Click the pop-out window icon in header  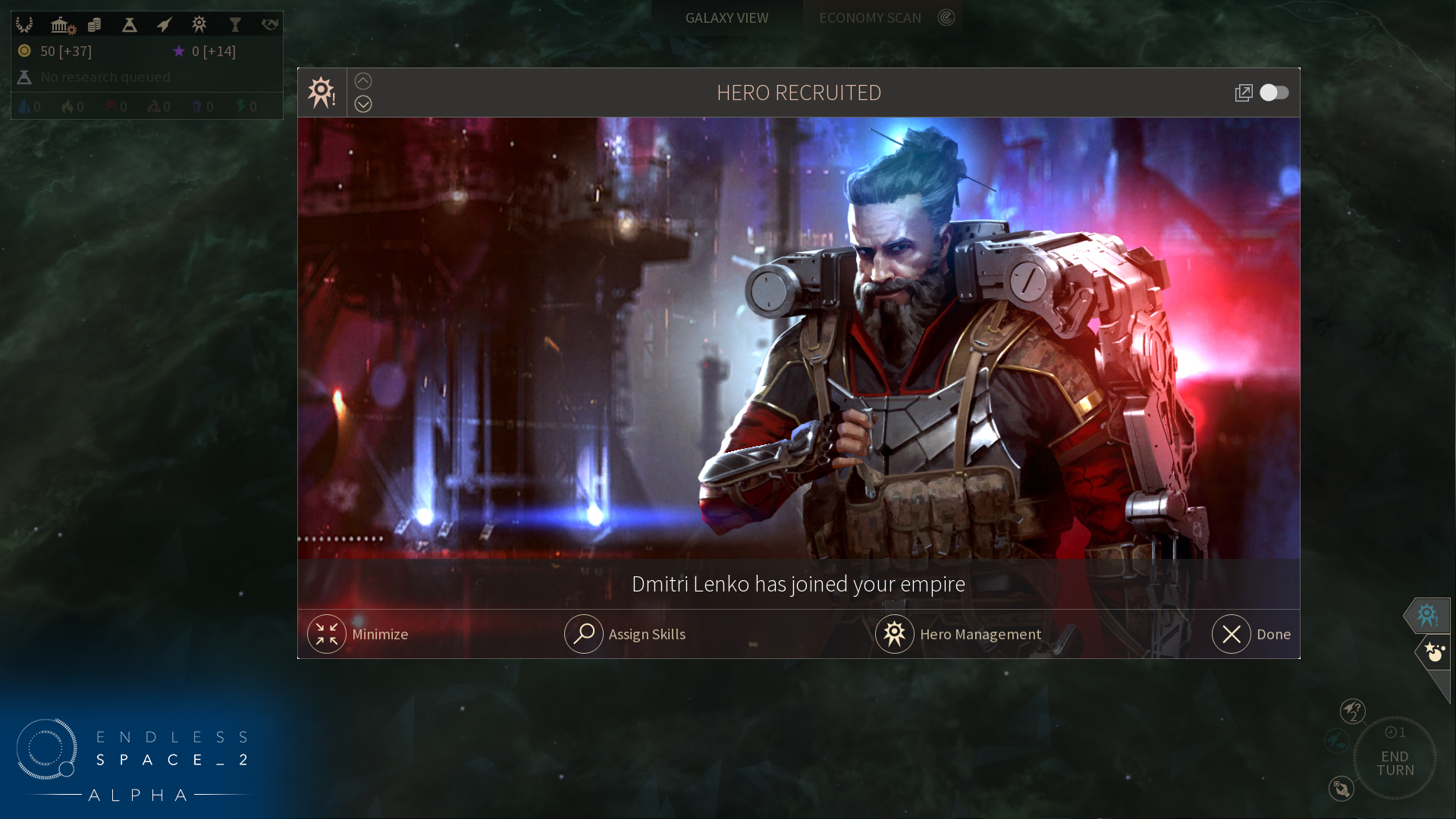click(1244, 93)
